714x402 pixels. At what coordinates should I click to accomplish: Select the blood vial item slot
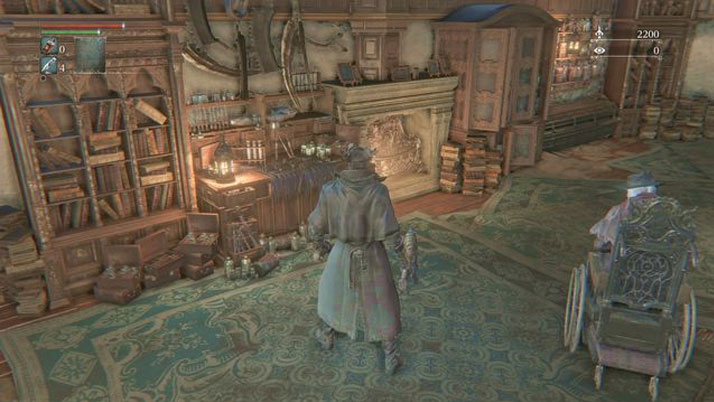[x=49, y=47]
